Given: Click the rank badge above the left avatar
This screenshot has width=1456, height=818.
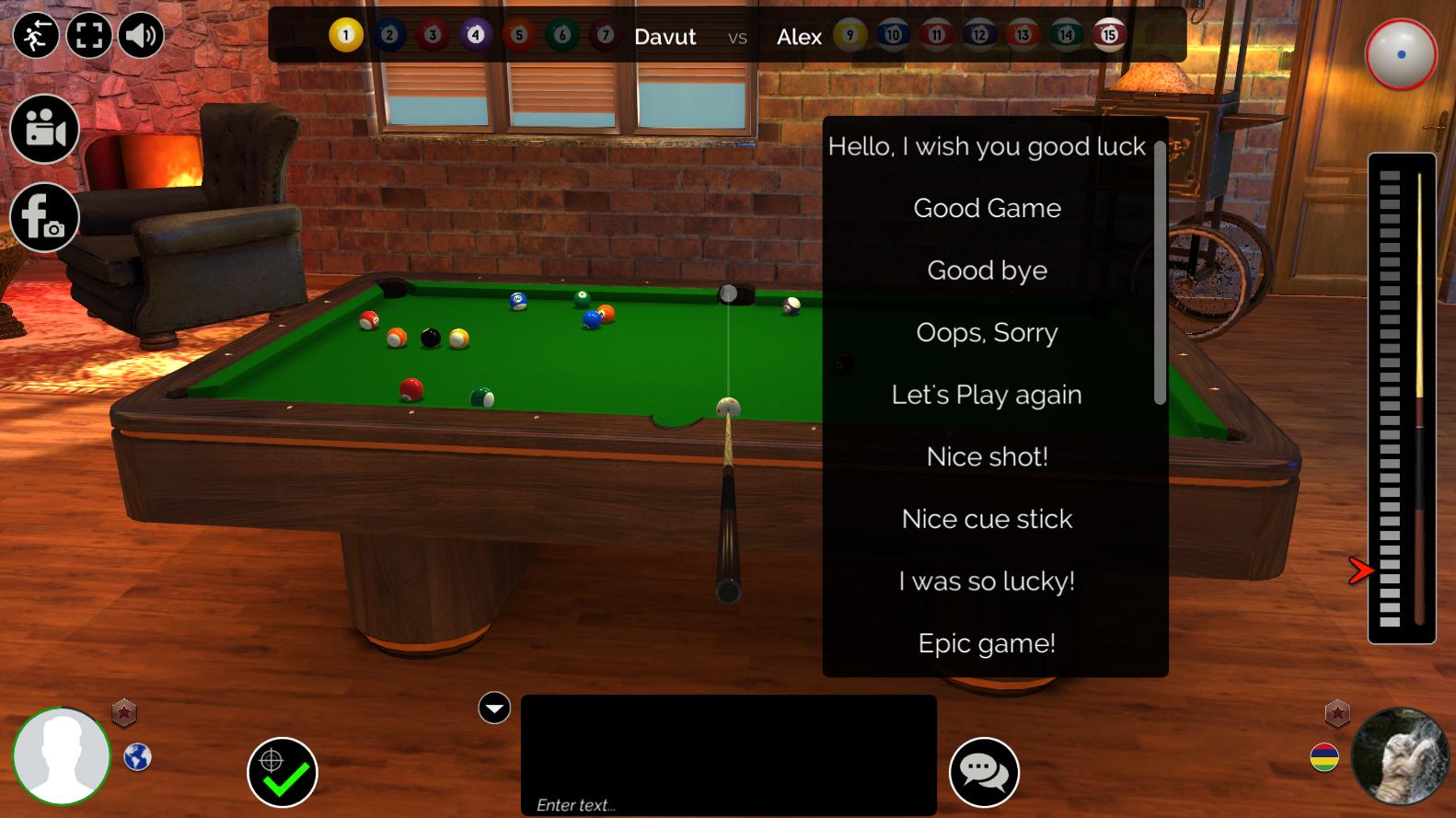Looking at the screenshot, I should coord(124,711).
